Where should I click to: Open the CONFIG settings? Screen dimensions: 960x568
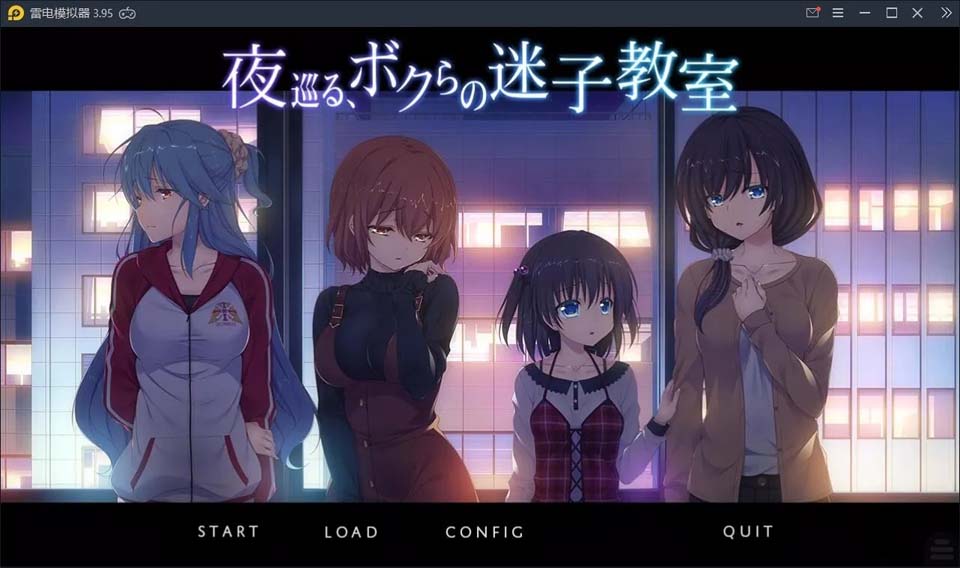[485, 532]
